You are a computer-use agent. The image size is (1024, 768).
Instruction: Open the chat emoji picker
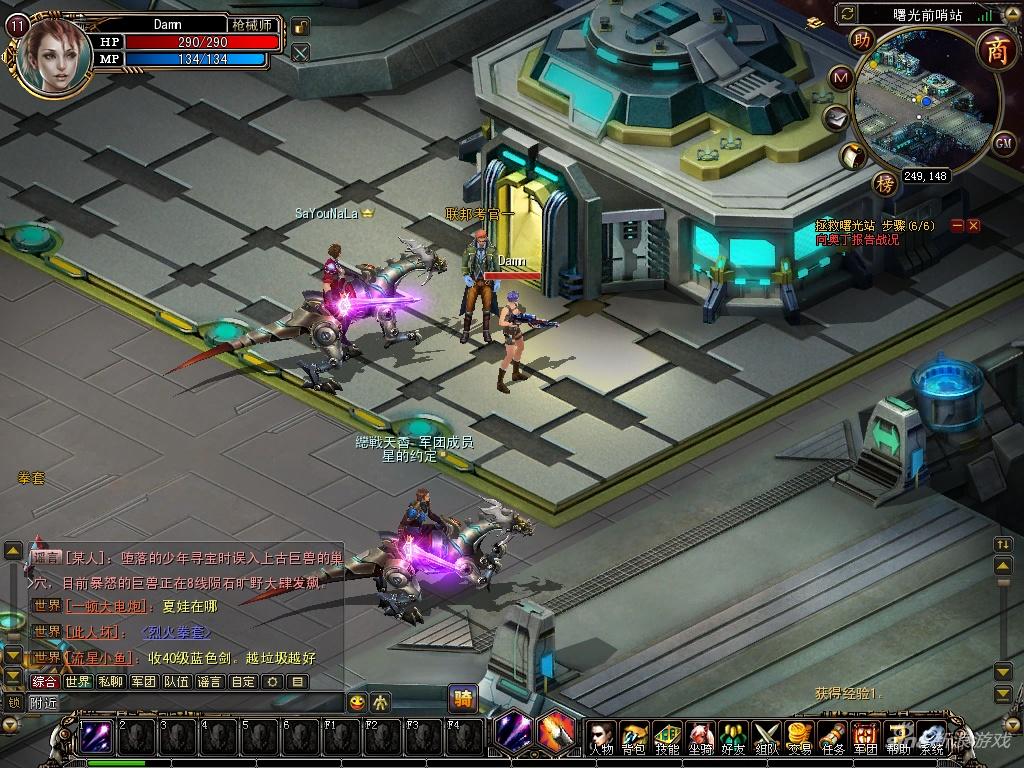[x=358, y=701]
